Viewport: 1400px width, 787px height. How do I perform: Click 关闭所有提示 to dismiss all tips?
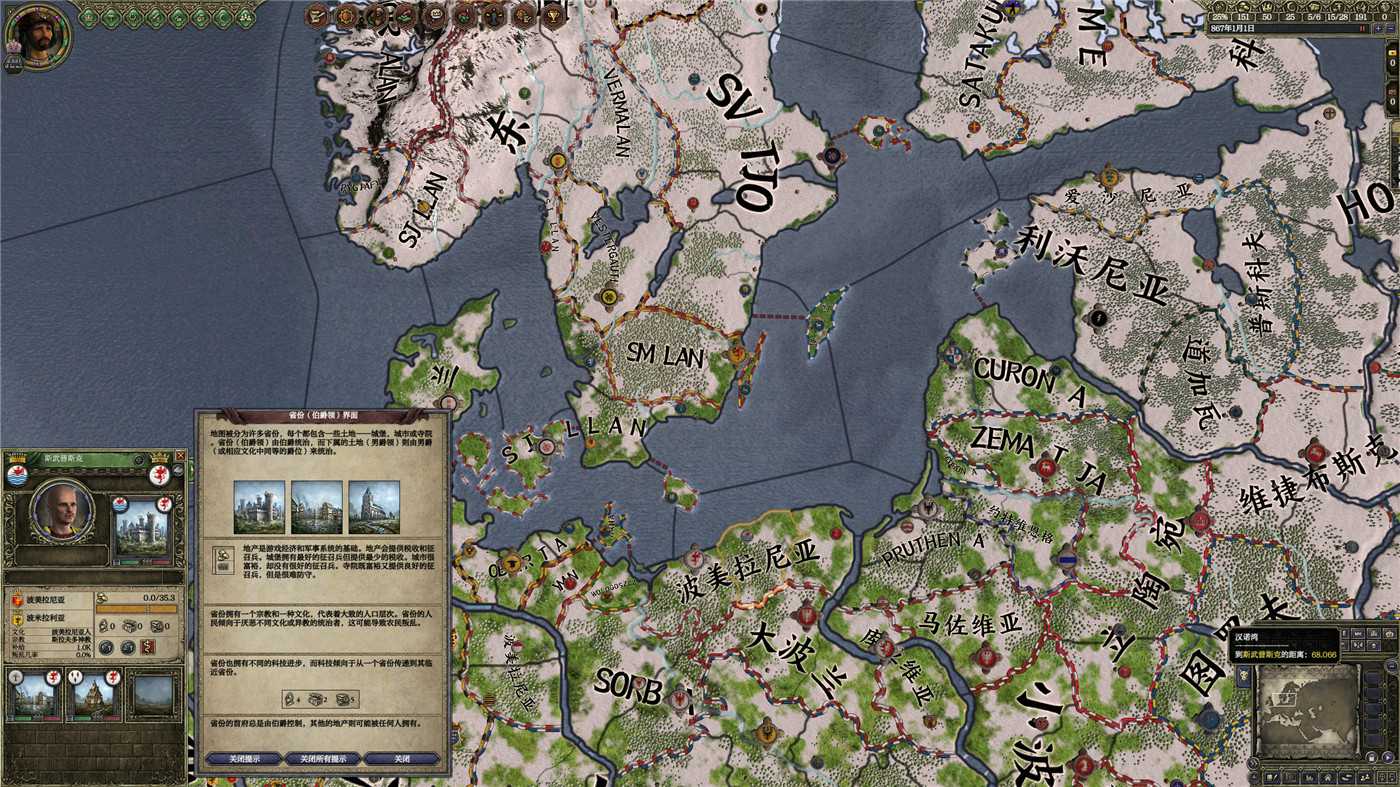pos(323,759)
